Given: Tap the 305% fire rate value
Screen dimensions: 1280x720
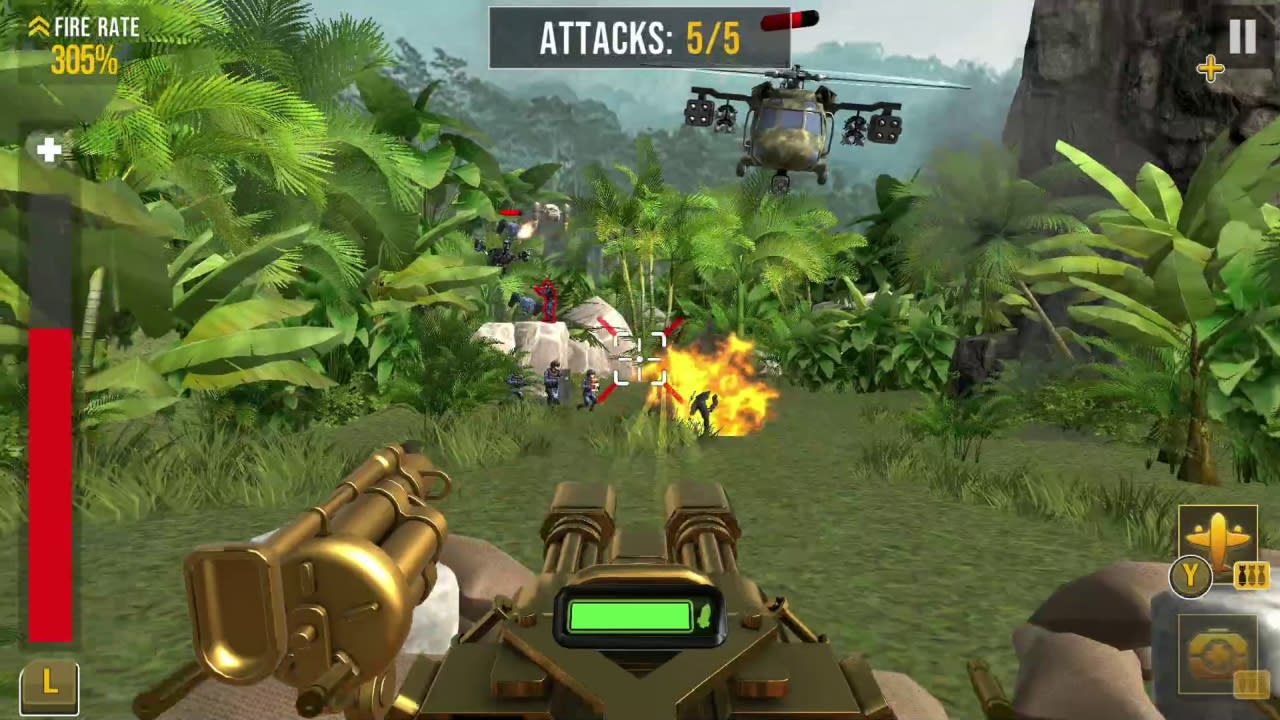Looking at the screenshot, I should [x=85, y=58].
